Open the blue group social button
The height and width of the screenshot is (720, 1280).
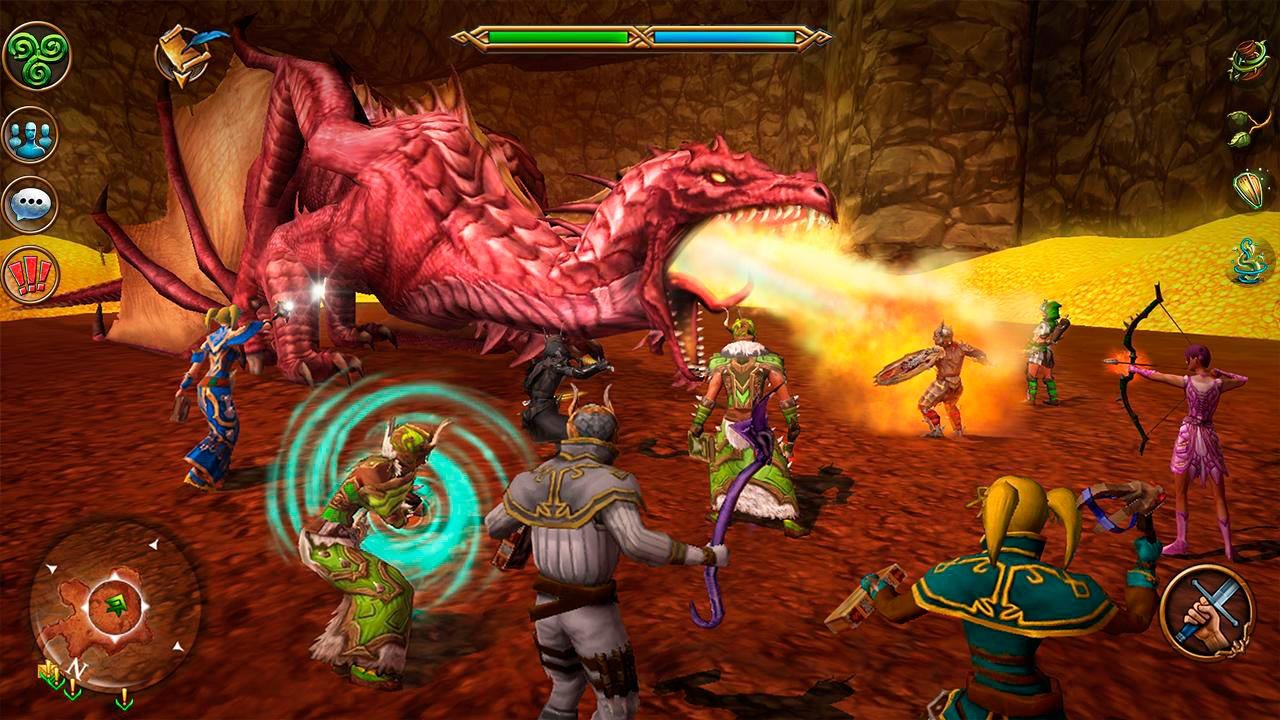(x=30, y=134)
